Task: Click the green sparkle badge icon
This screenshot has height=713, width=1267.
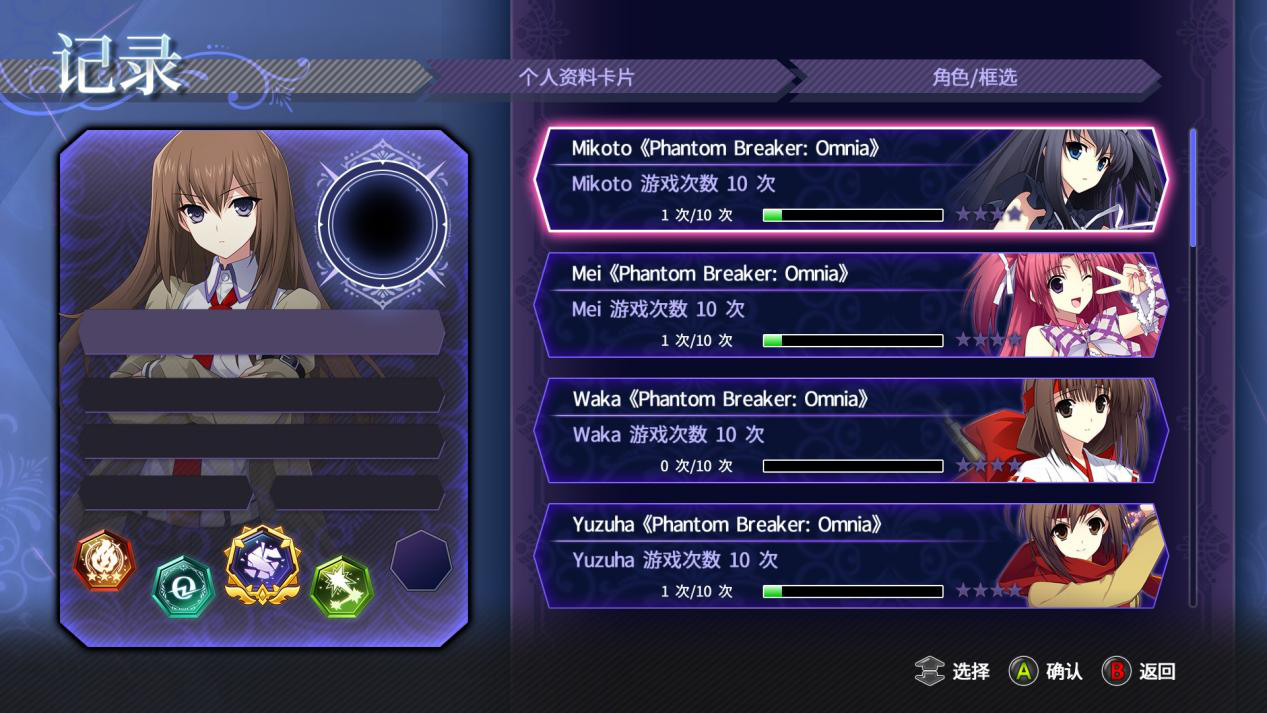Action: coord(342,587)
